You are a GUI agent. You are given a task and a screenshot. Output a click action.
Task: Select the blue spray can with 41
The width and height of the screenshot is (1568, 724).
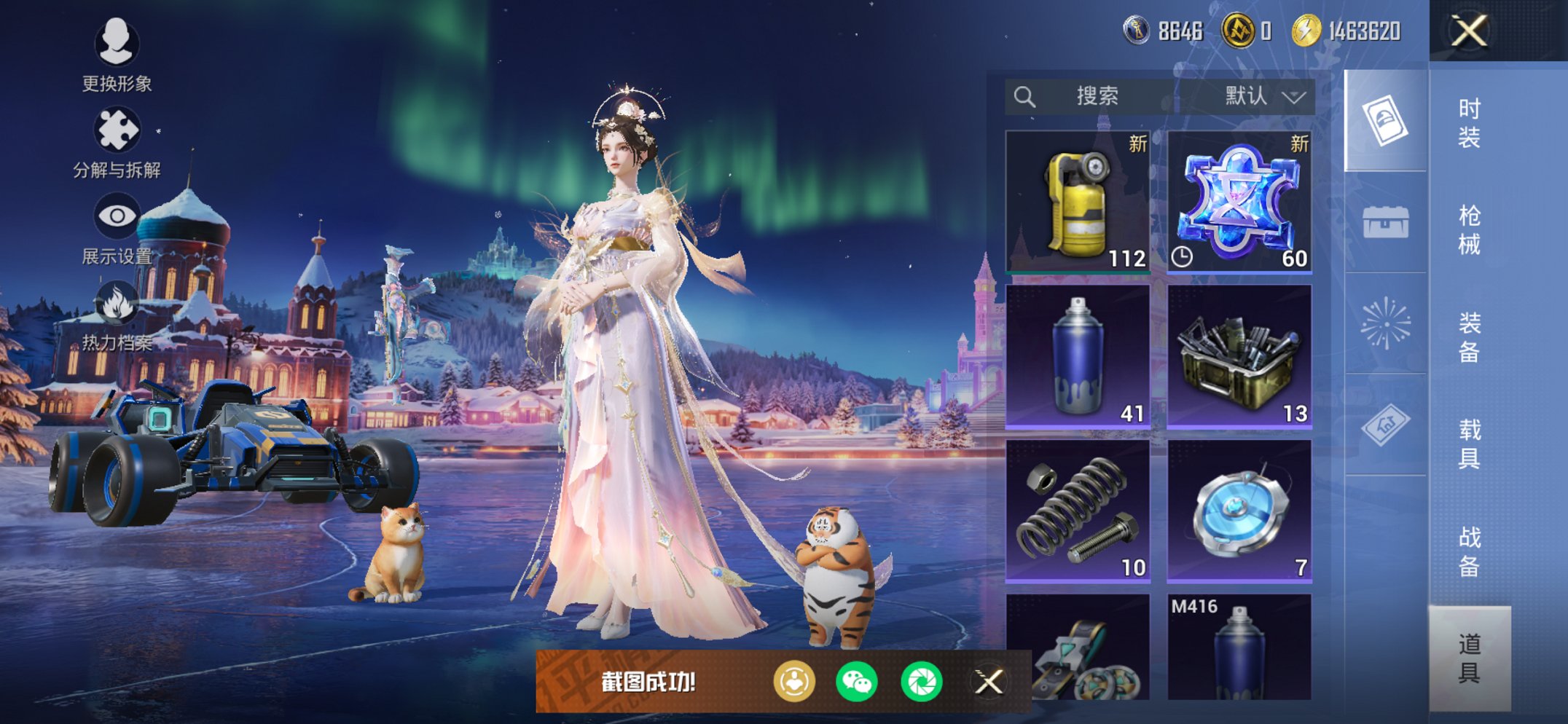(x=1078, y=355)
